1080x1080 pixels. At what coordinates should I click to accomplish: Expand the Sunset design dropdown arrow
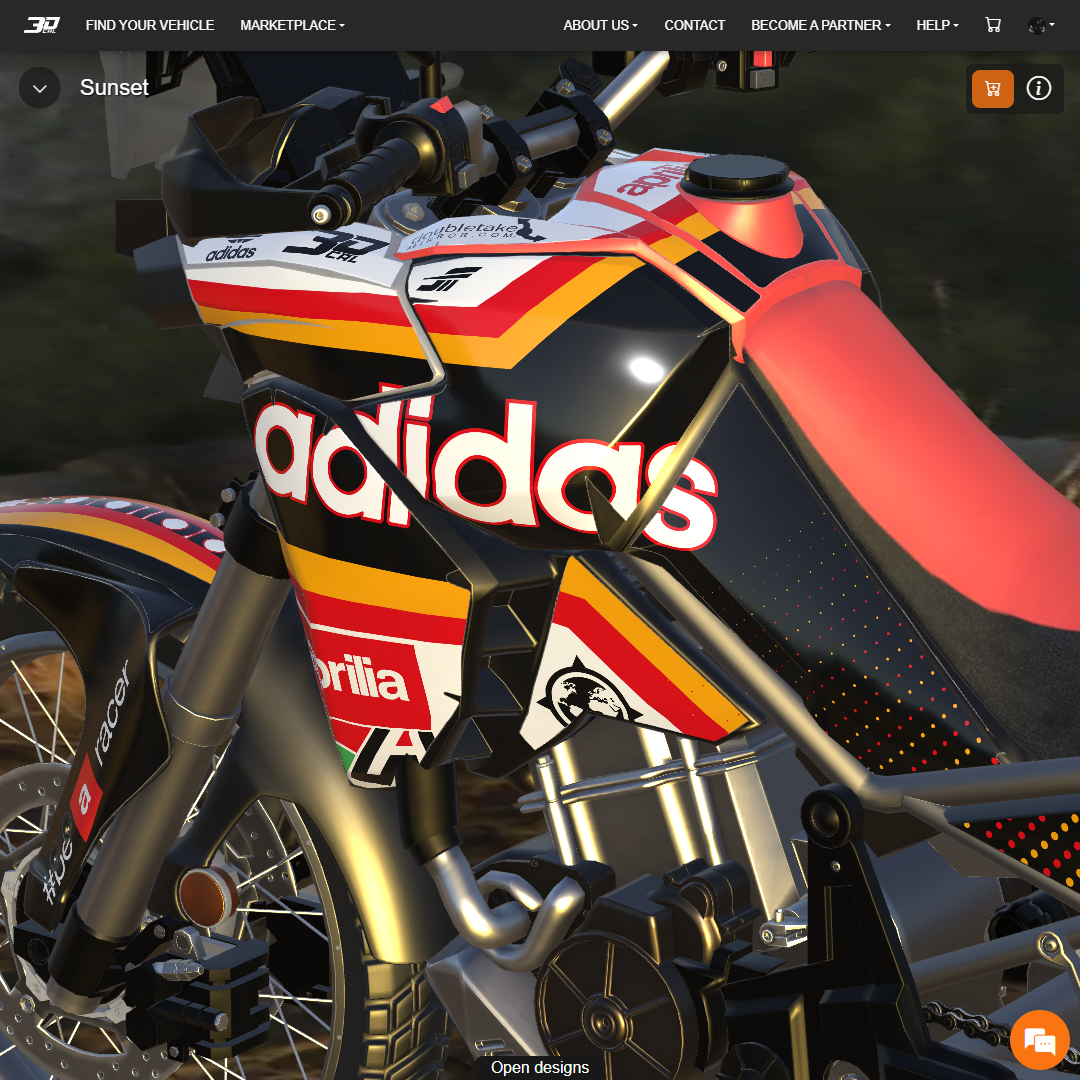click(40, 88)
